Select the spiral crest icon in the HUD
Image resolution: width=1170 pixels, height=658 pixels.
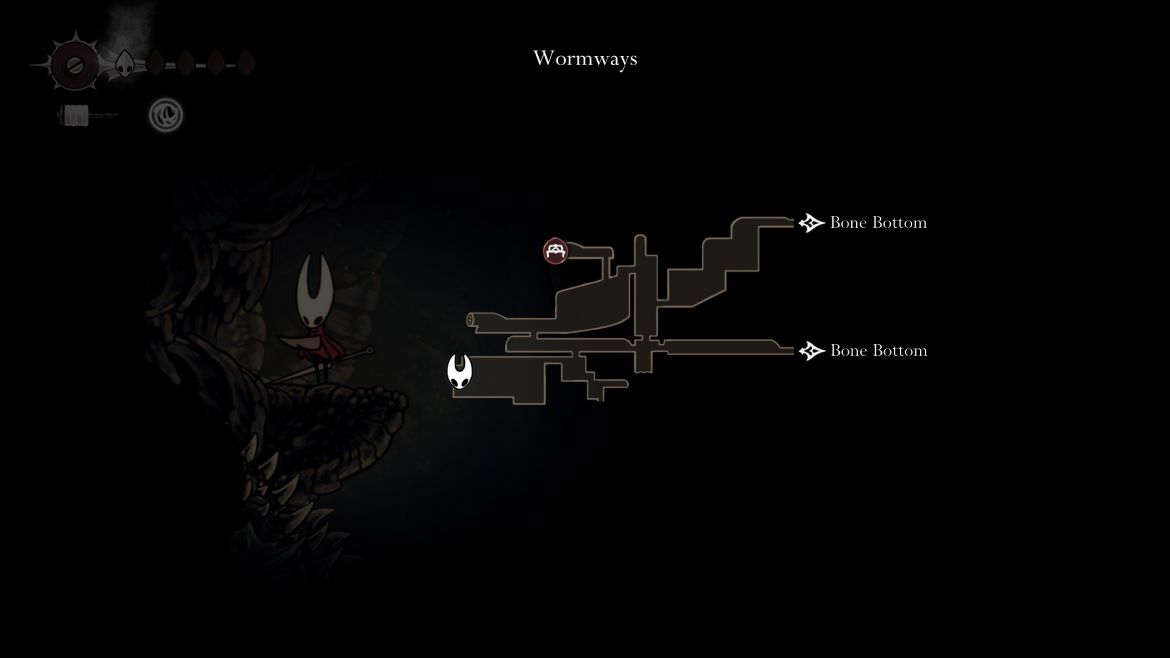click(166, 115)
